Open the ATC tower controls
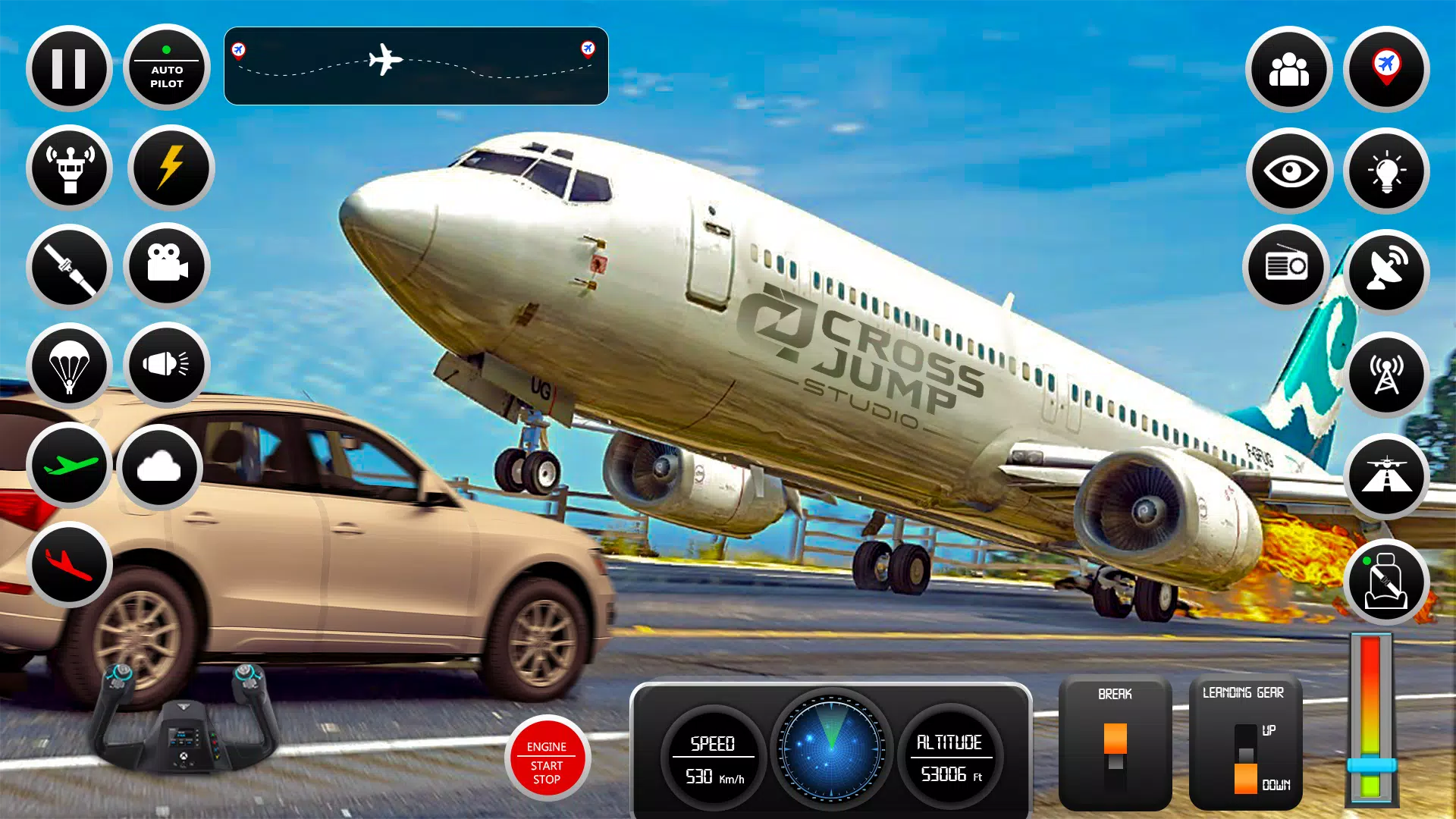 coord(69,168)
